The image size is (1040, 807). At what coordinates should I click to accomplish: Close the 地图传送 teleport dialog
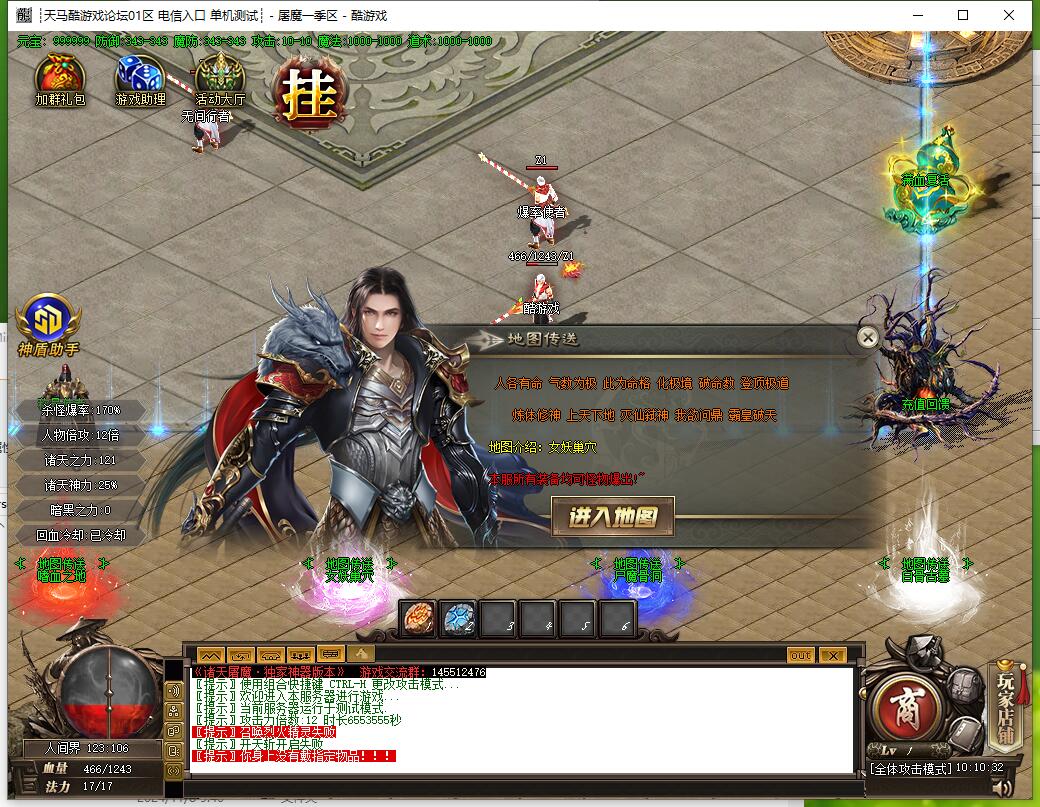click(868, 338)
